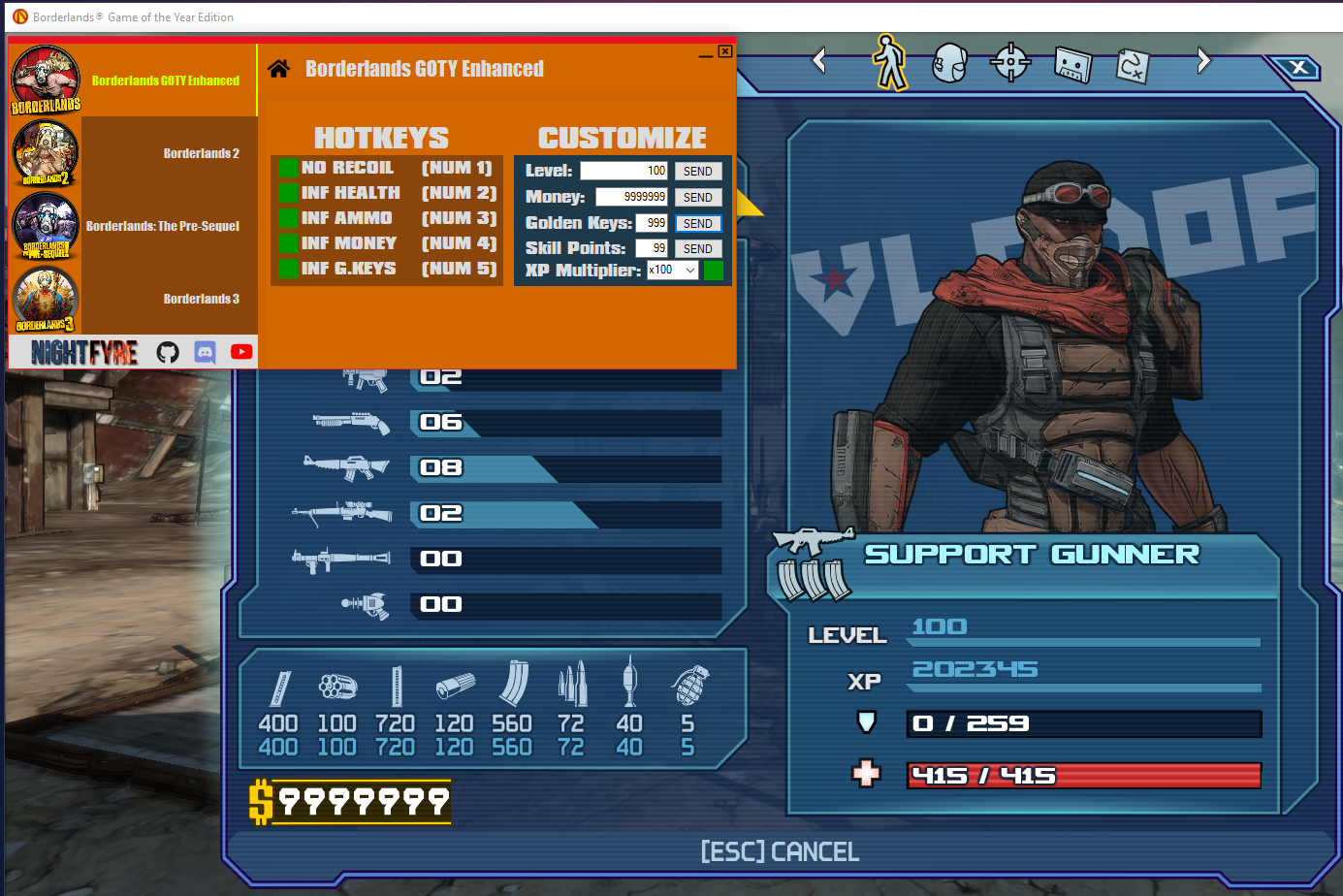Viewport: 1343px width, 896px height.
Task: Click the left navigation chevron arrow
Action: (x=819, y=60)
